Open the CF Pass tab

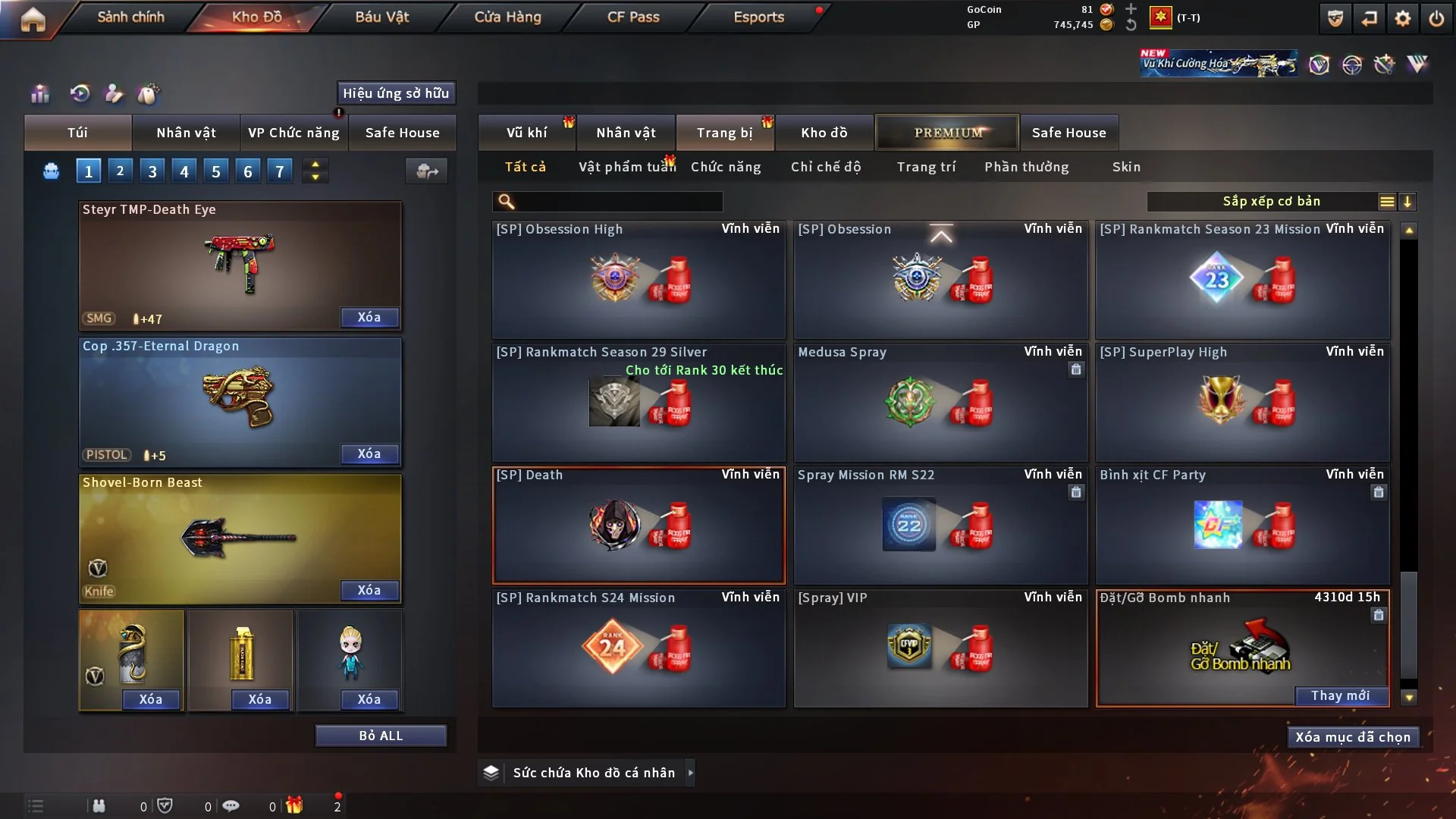tap(633, 17)
